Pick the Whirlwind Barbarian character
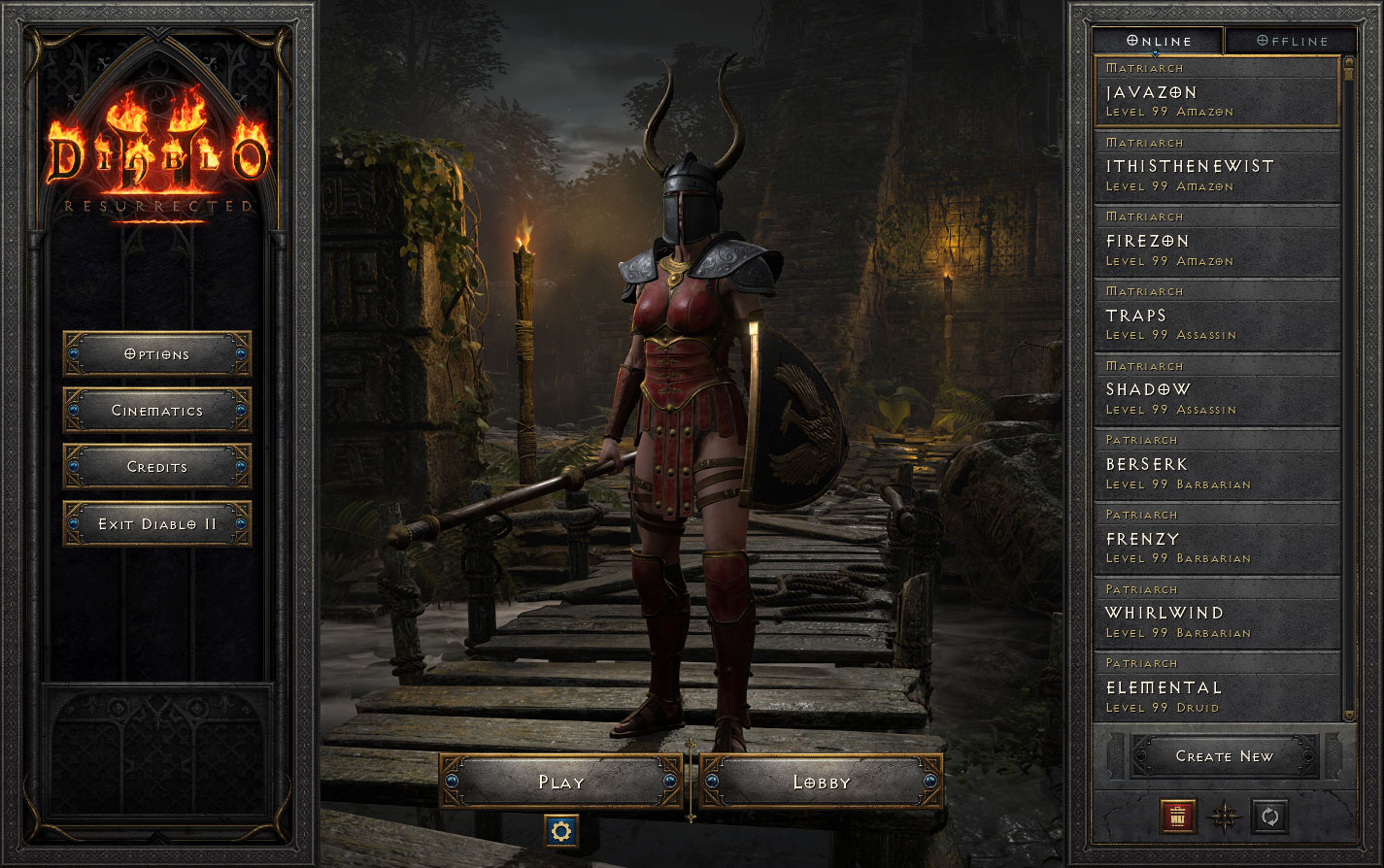This screenshot has height=868, width=1384. tap(1217, 614)
